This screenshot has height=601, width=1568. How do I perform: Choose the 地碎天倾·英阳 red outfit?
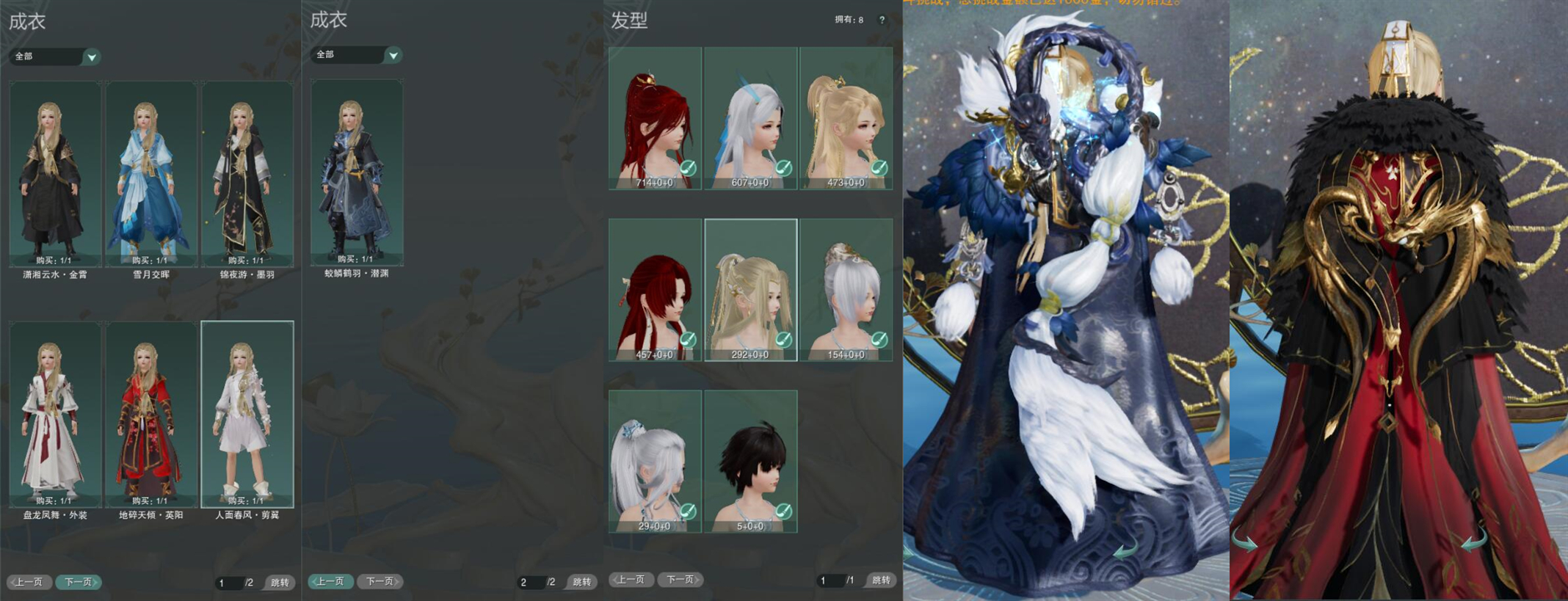(151, 415)
